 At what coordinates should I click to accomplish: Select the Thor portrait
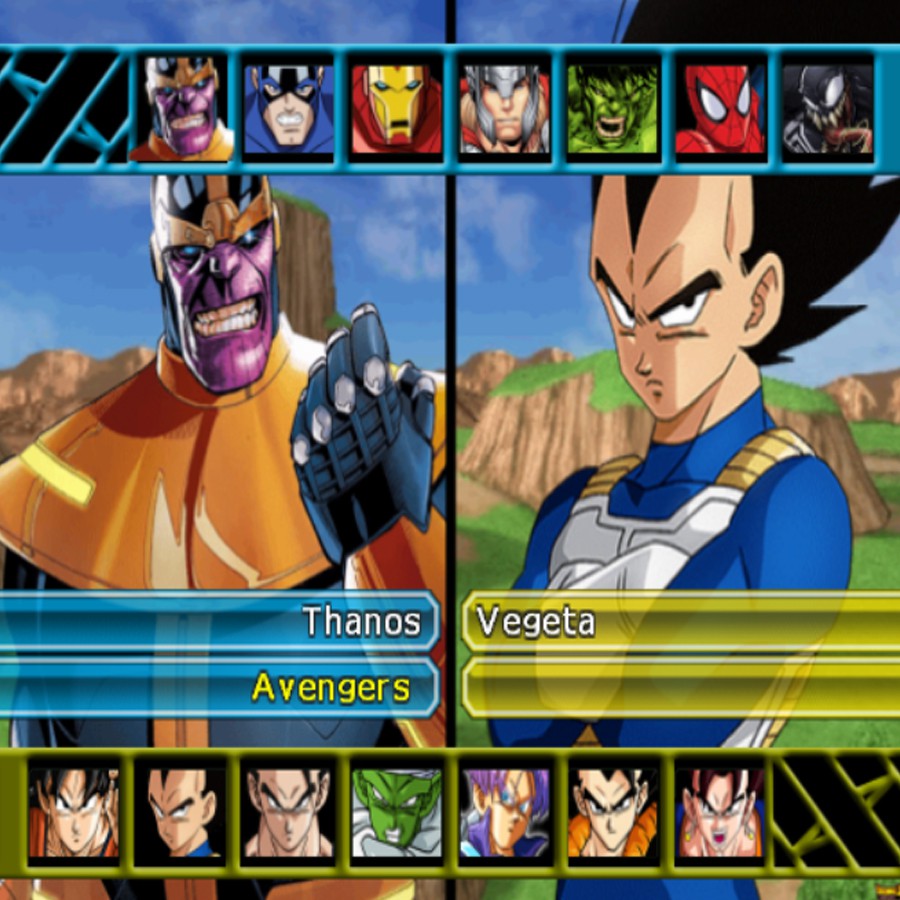[504, 108]
